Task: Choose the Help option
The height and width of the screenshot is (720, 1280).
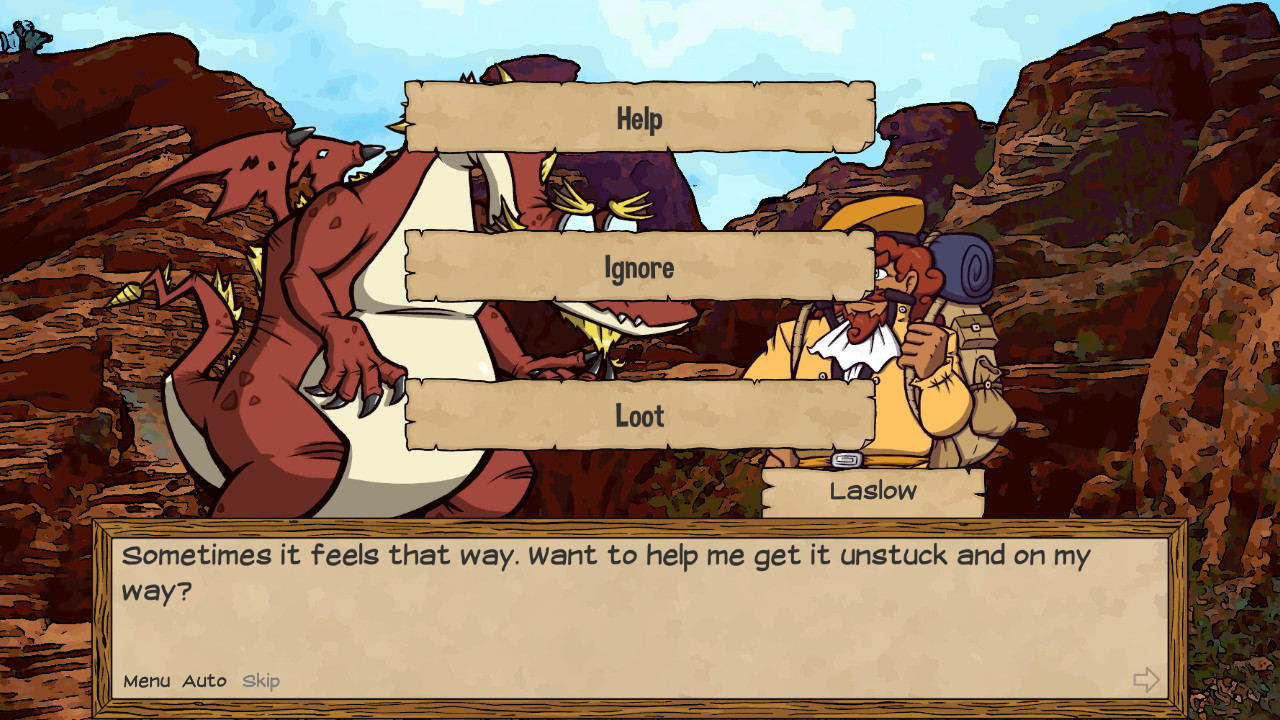Action: [x=637, y=117]
